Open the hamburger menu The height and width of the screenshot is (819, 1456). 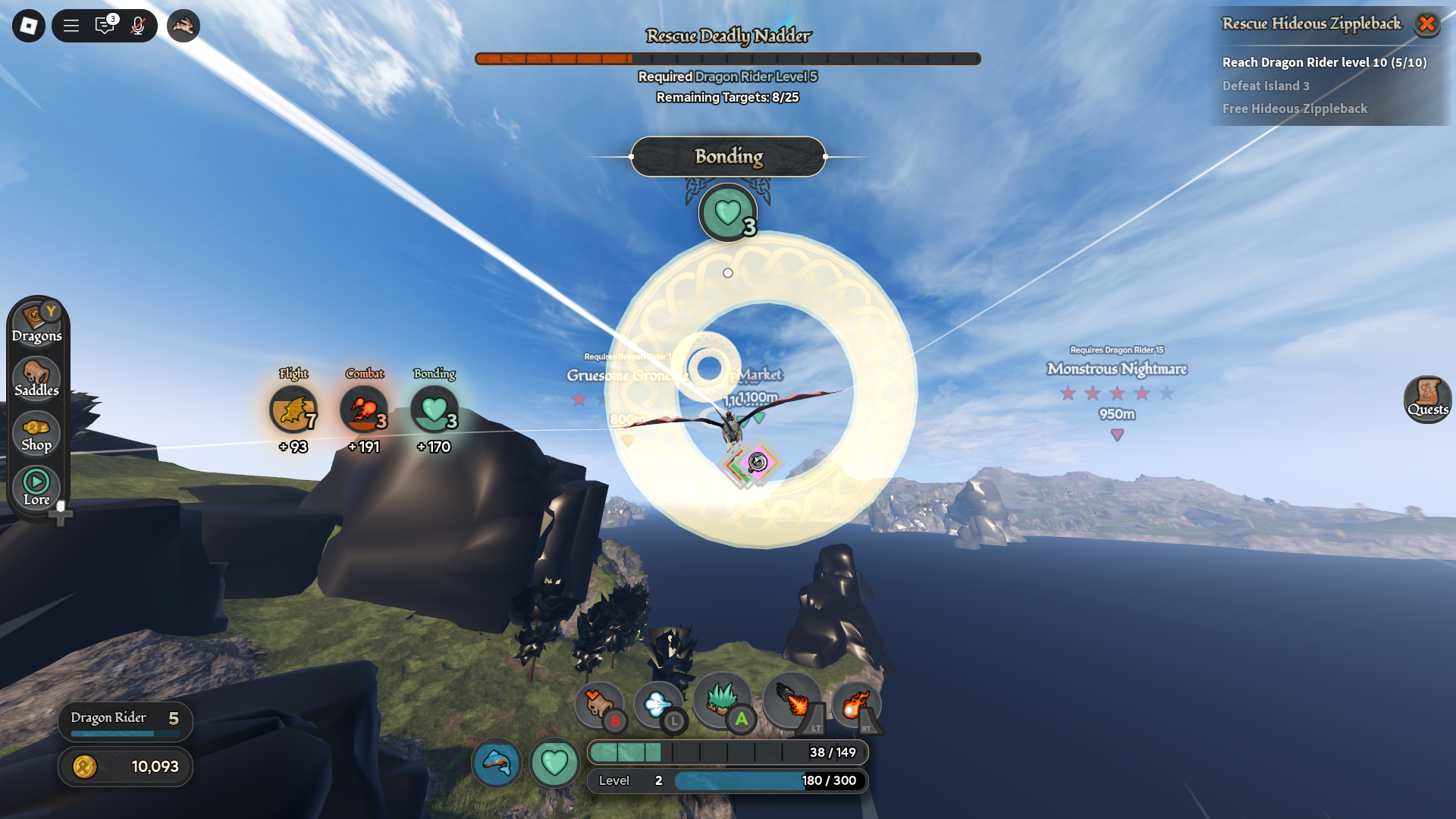pos(71,26)
